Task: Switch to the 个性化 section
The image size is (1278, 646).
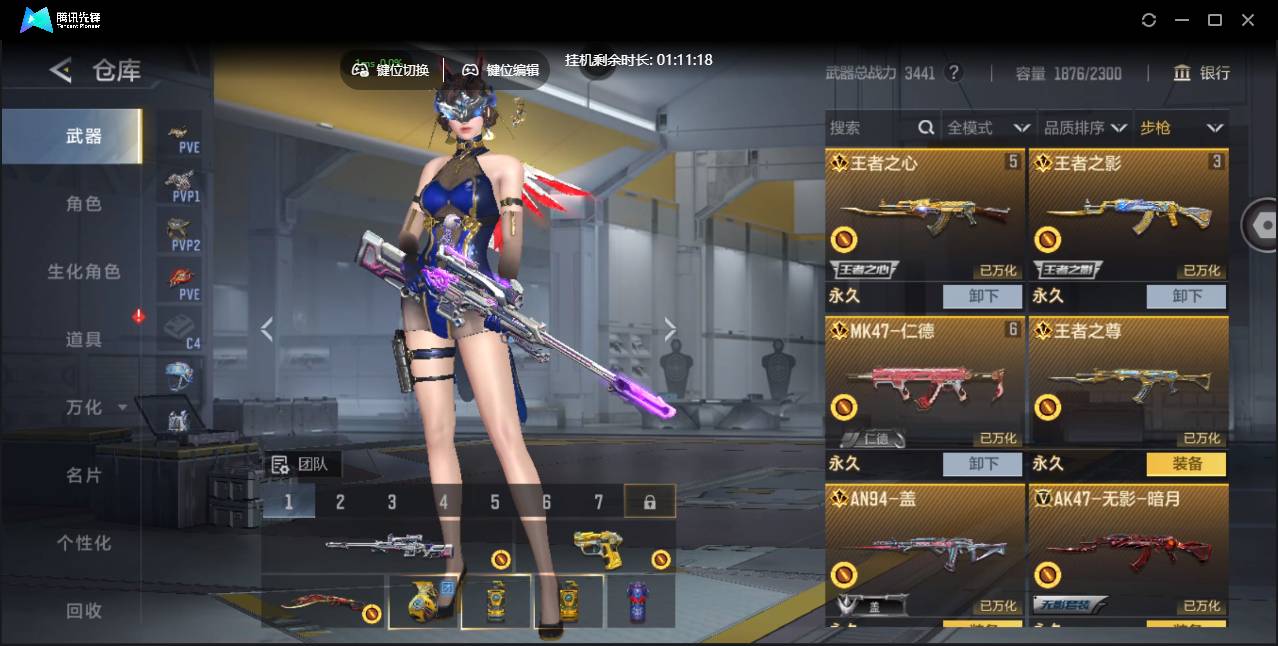Action: coord(84,543)
